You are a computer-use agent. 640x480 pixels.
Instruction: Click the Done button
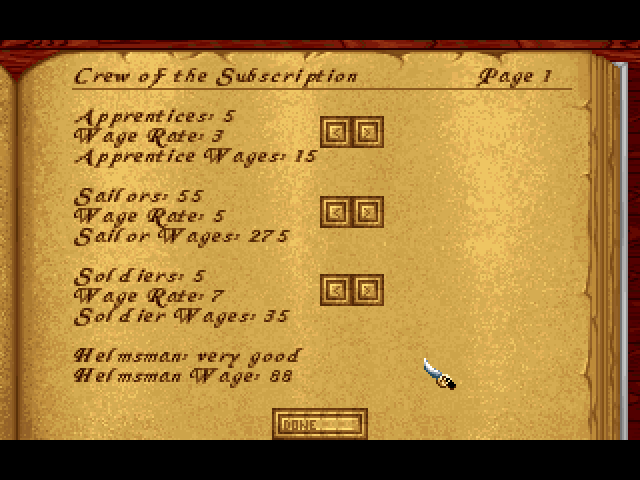pyautogui.click(x=319, y=424)
